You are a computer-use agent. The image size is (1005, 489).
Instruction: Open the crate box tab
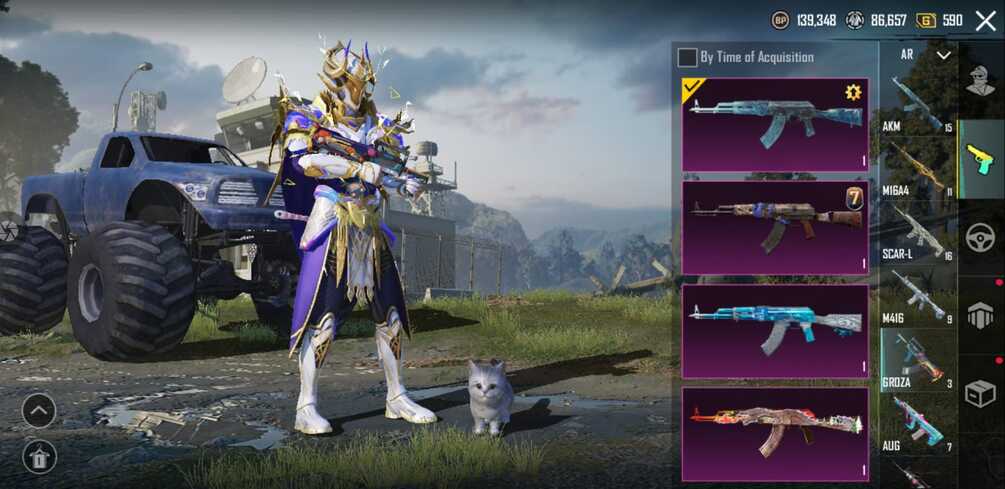pyautogui.click(x=980, y=393)
